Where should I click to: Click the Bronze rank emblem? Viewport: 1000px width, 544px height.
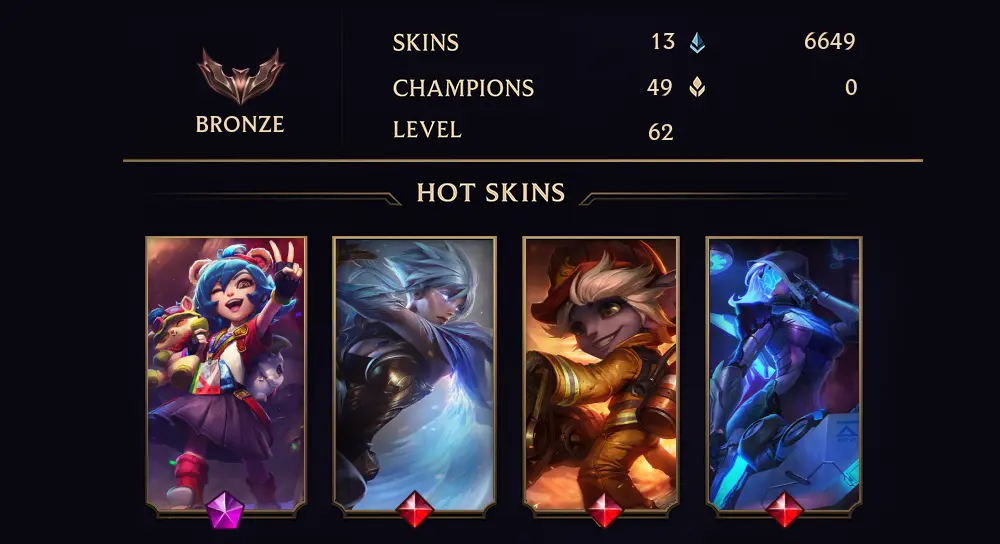point(240,77)
